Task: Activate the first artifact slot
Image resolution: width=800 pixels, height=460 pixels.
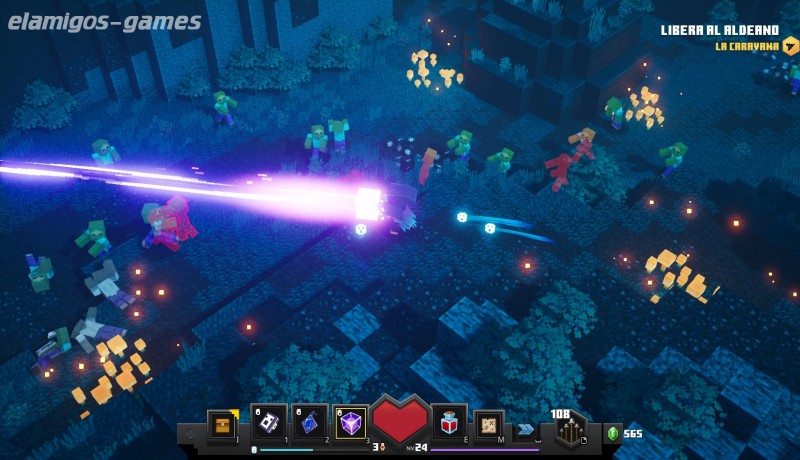Action: point(270,423)
